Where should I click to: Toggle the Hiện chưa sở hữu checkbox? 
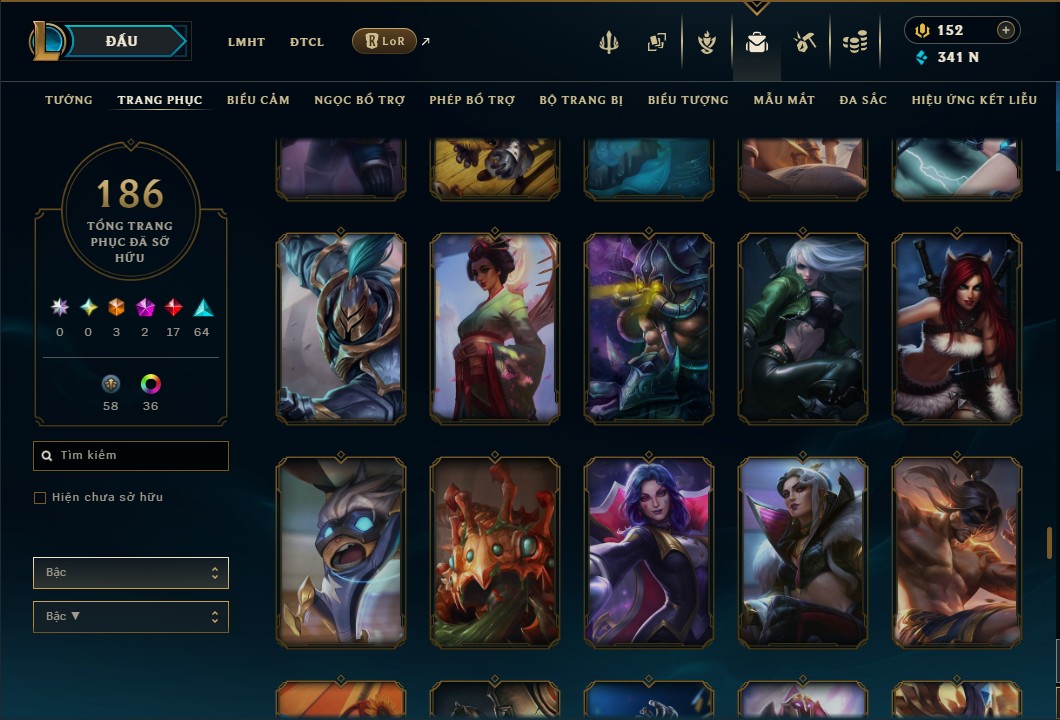[40, 498]
